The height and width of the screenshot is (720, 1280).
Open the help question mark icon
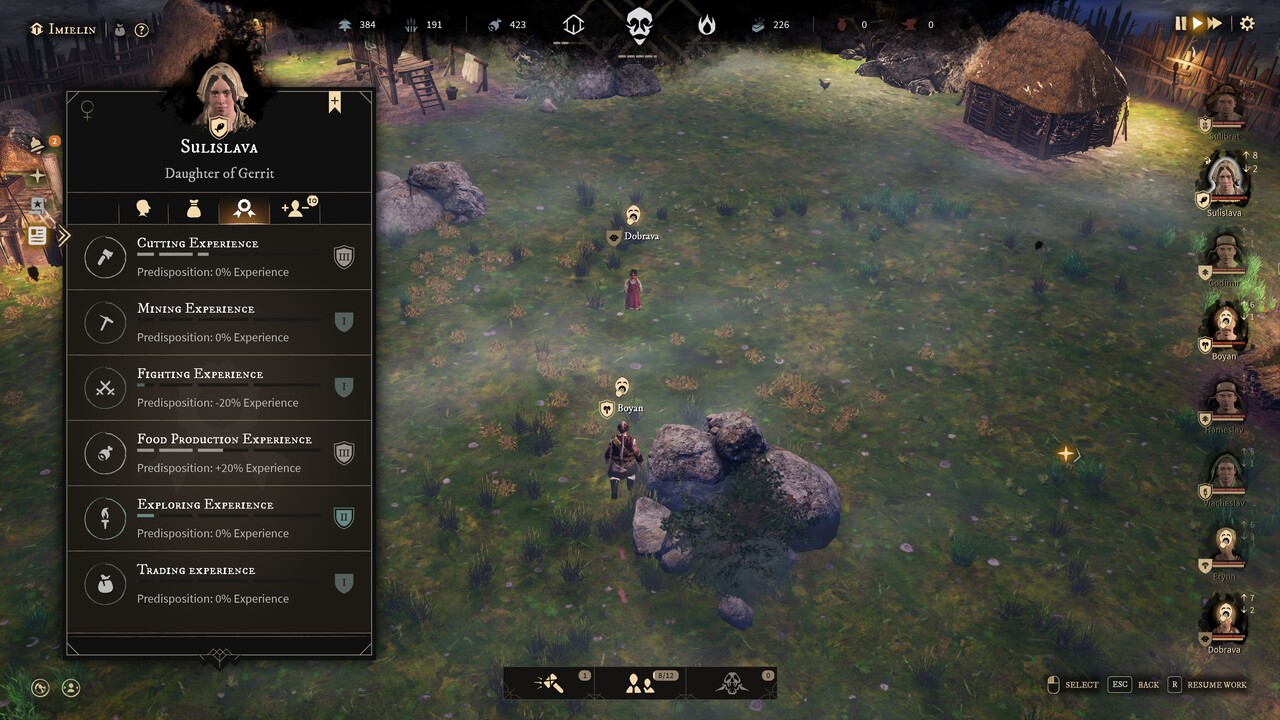tap(142, 29)
